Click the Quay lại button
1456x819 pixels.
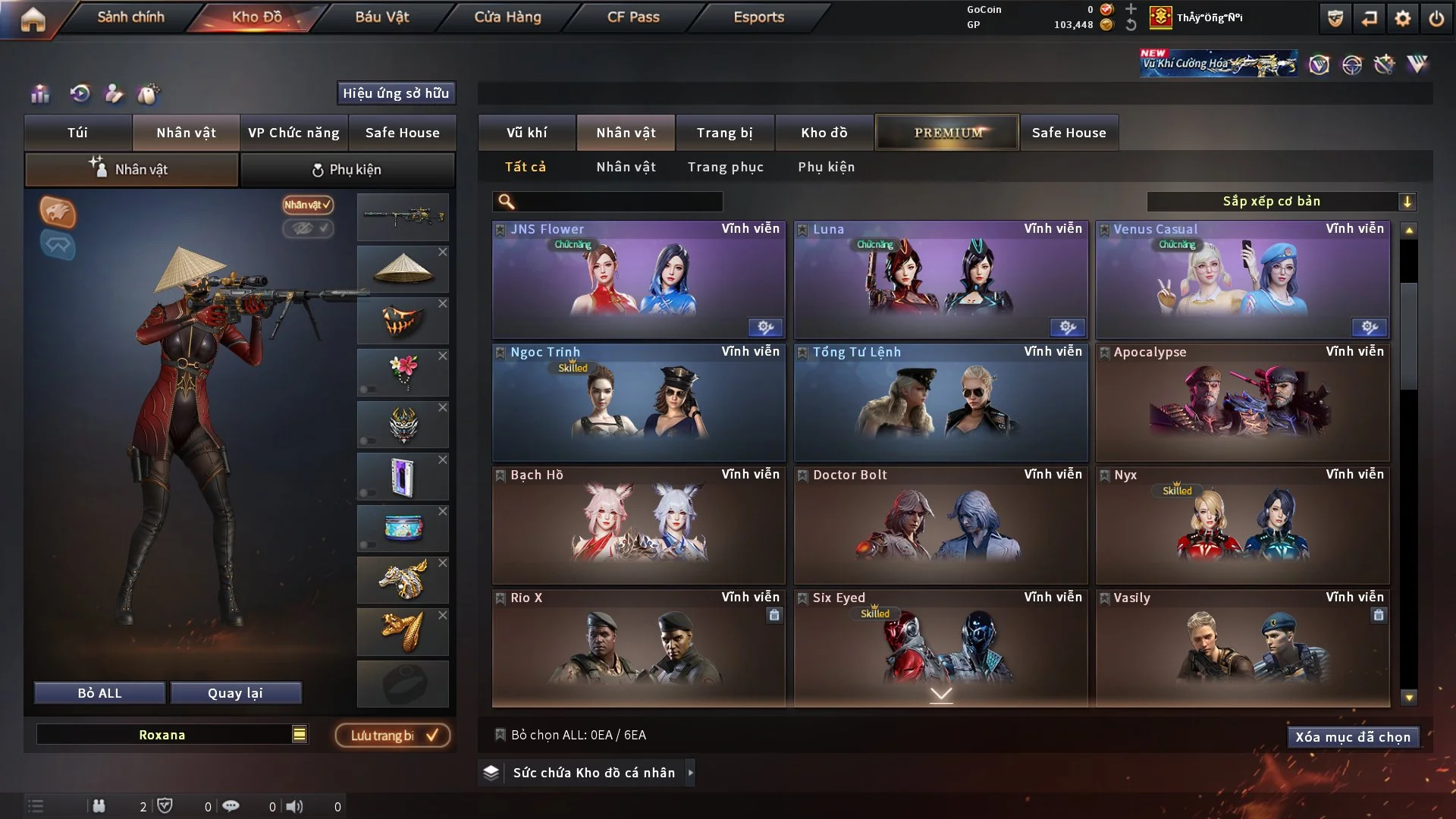coord(235,693)
